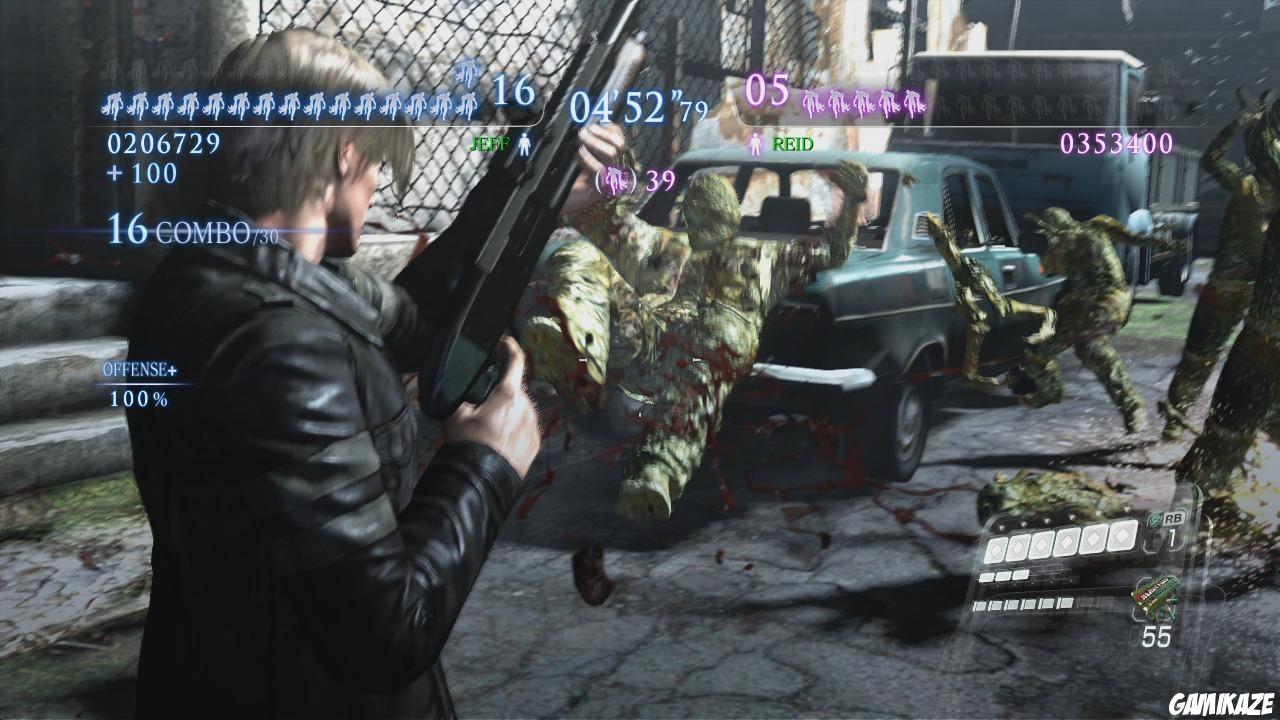Select the JEFF player name label
Viewport: 1280px width, 720px height.
[490, 143]
